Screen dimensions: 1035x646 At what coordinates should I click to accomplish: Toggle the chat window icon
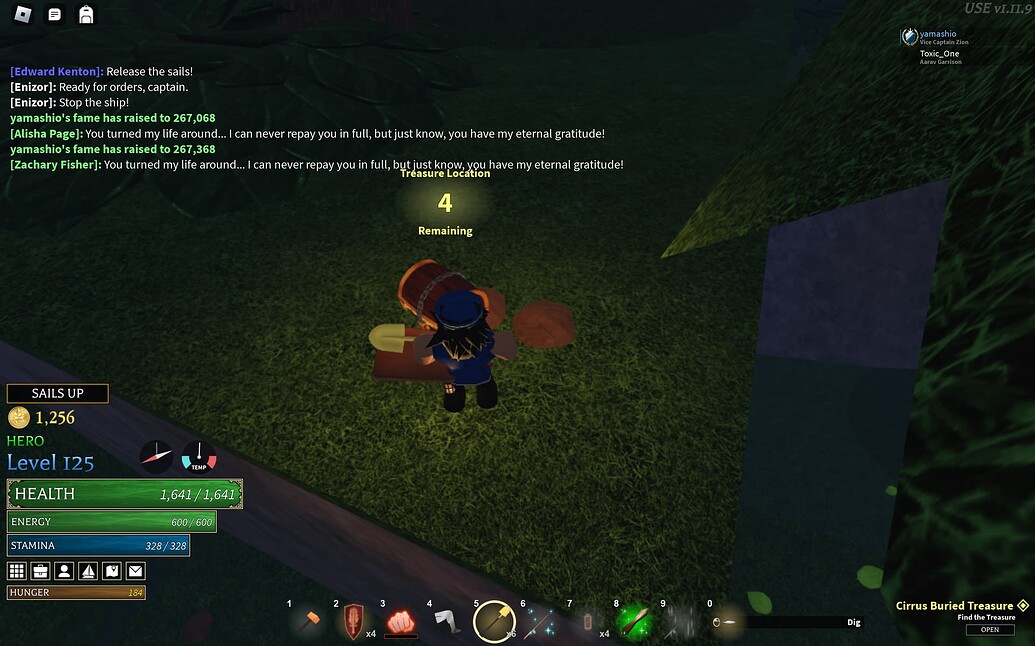tap(55, 14)
